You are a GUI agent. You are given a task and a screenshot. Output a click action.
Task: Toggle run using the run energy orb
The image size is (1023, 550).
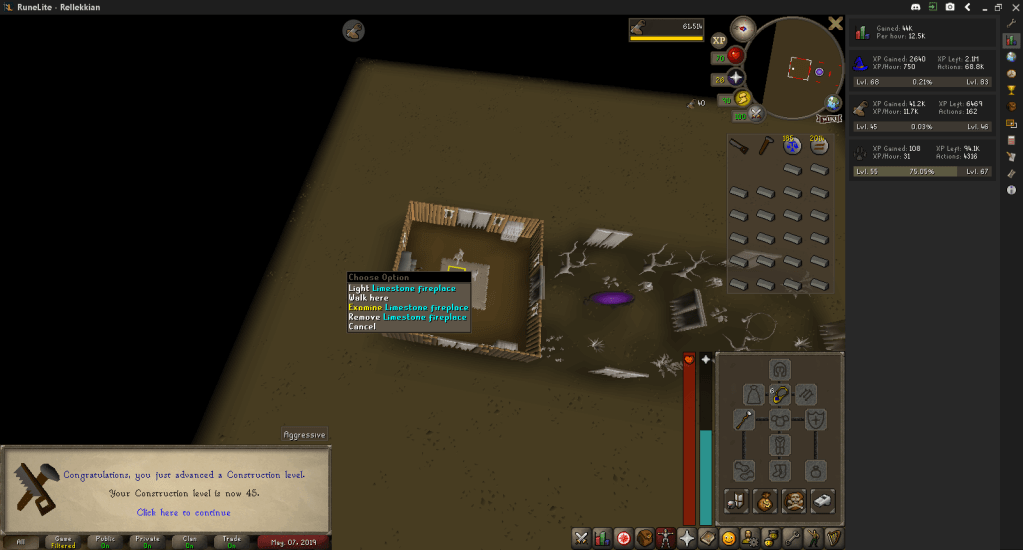click(742, 98)
